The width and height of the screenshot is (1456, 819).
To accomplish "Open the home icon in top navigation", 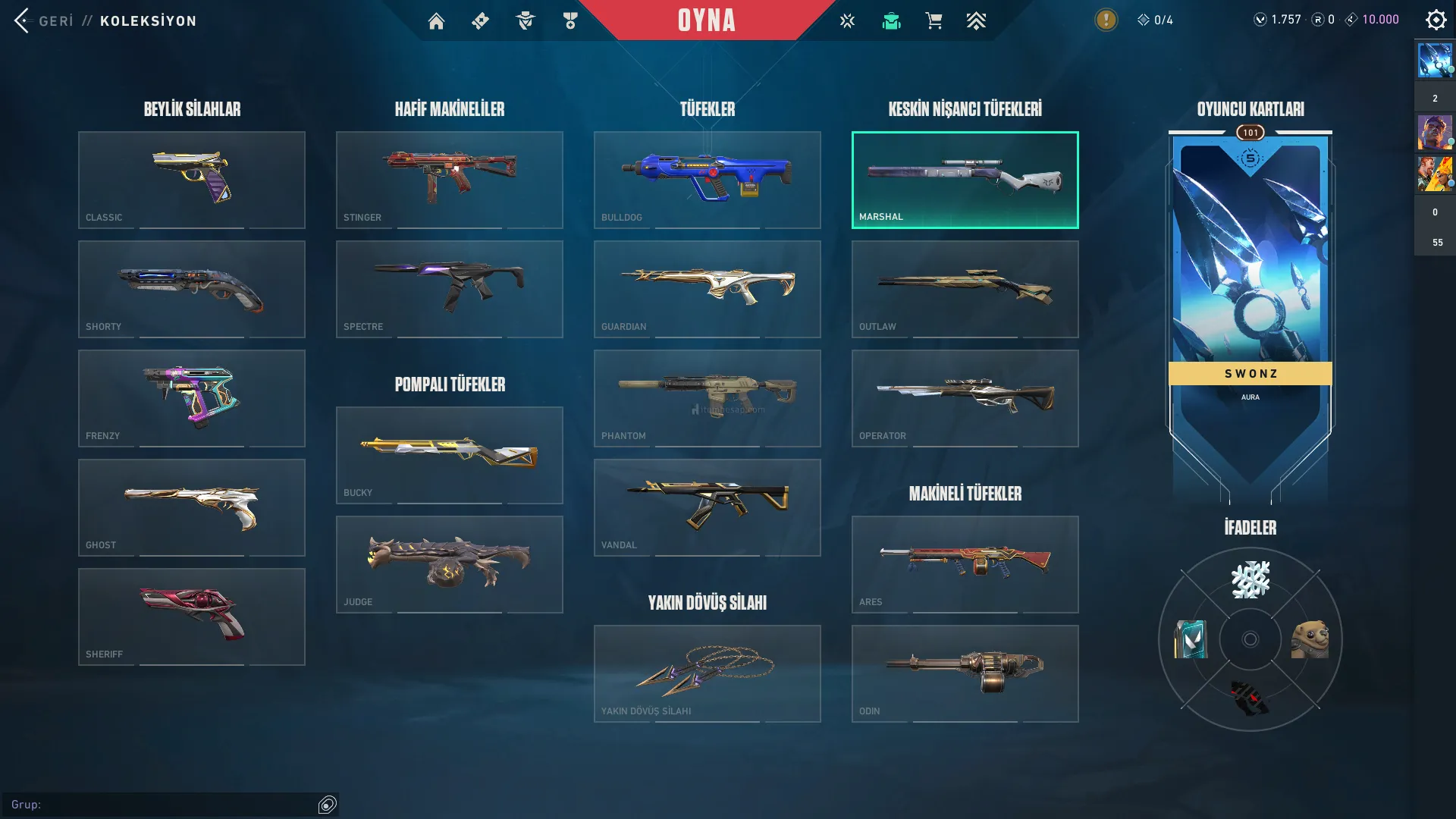I will (436, 21).
